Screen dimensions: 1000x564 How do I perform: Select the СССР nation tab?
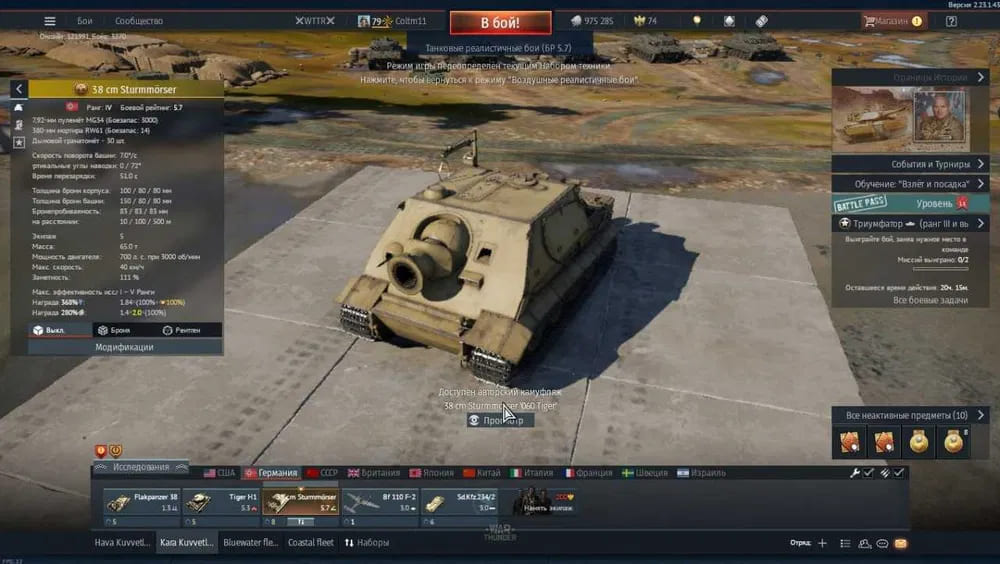323,473
